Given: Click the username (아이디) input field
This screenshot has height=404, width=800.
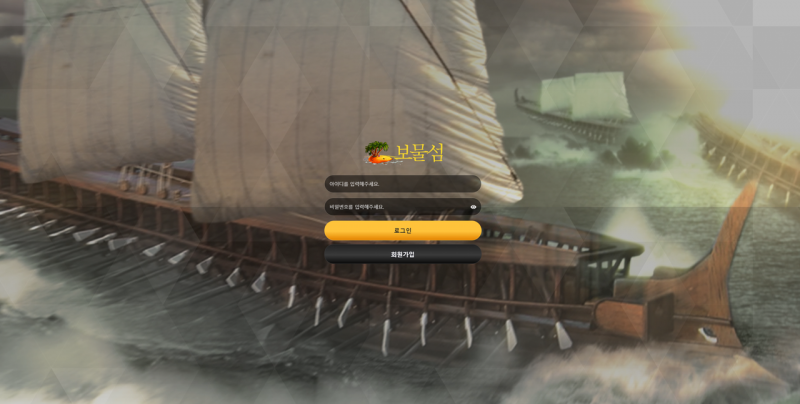Looking at the screenshot, I should pyautogui.click(x=402, y=184).
